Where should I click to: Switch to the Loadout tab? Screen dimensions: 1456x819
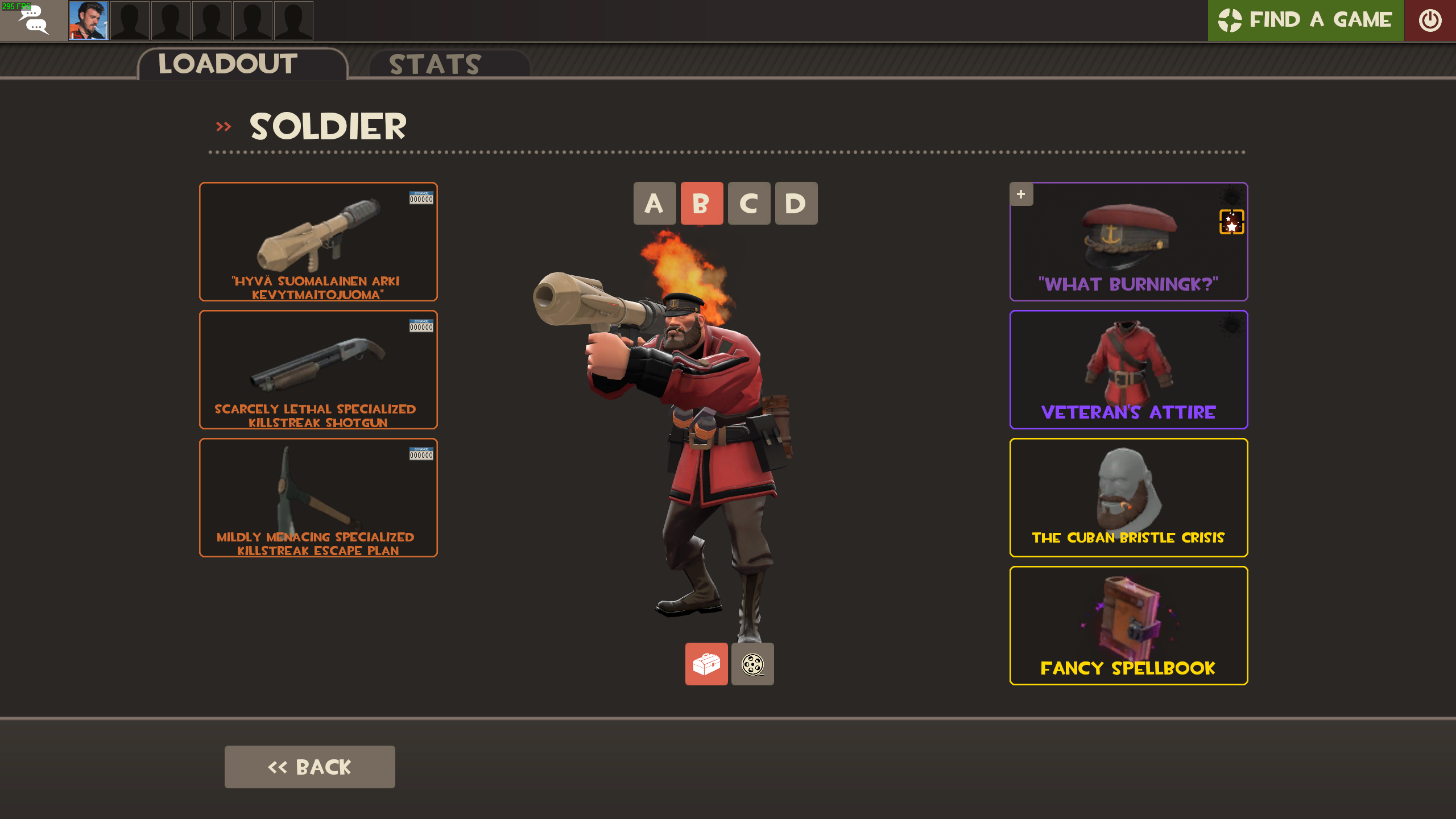click(227, 64)
